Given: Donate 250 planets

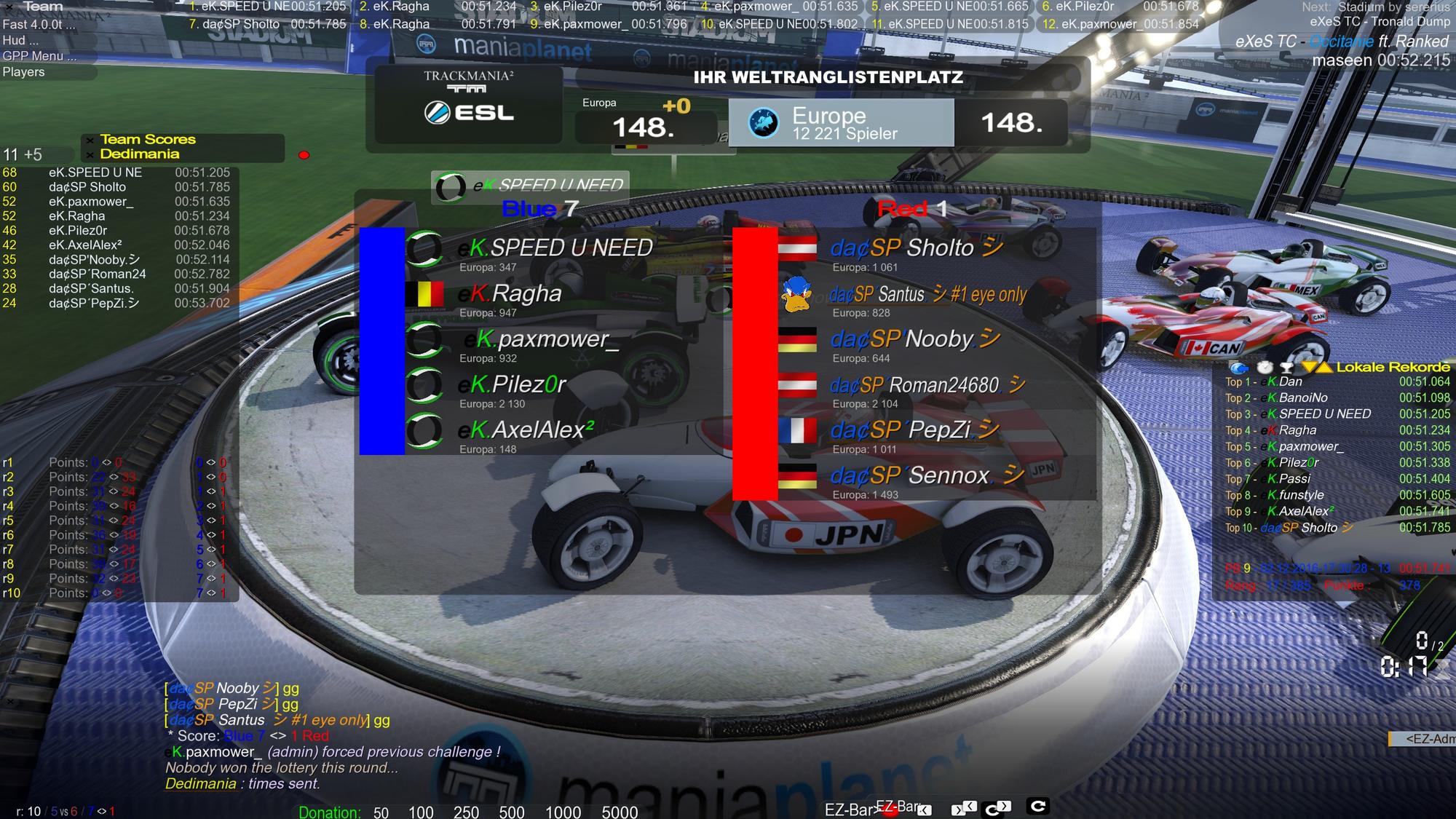Looking at the screenshot, I should pos(466,812).
